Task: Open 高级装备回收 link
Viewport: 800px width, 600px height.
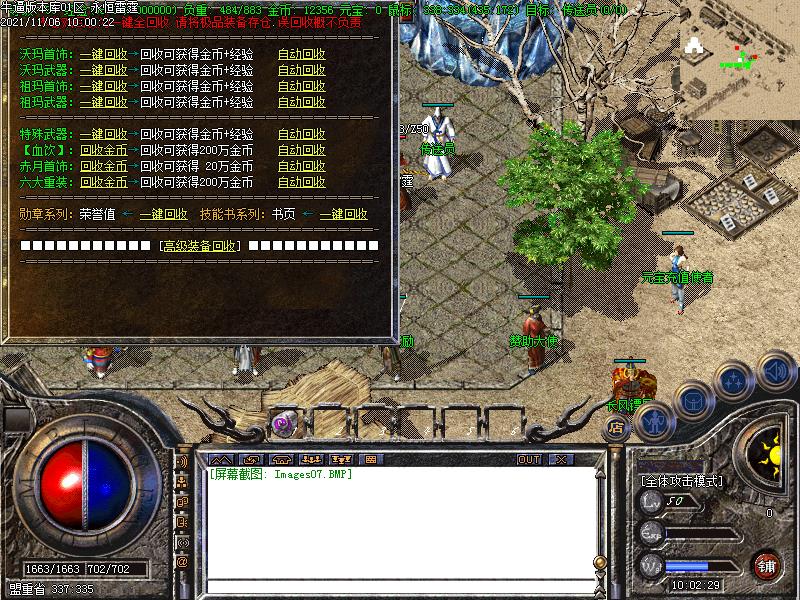Action: [x=201, y=246]
